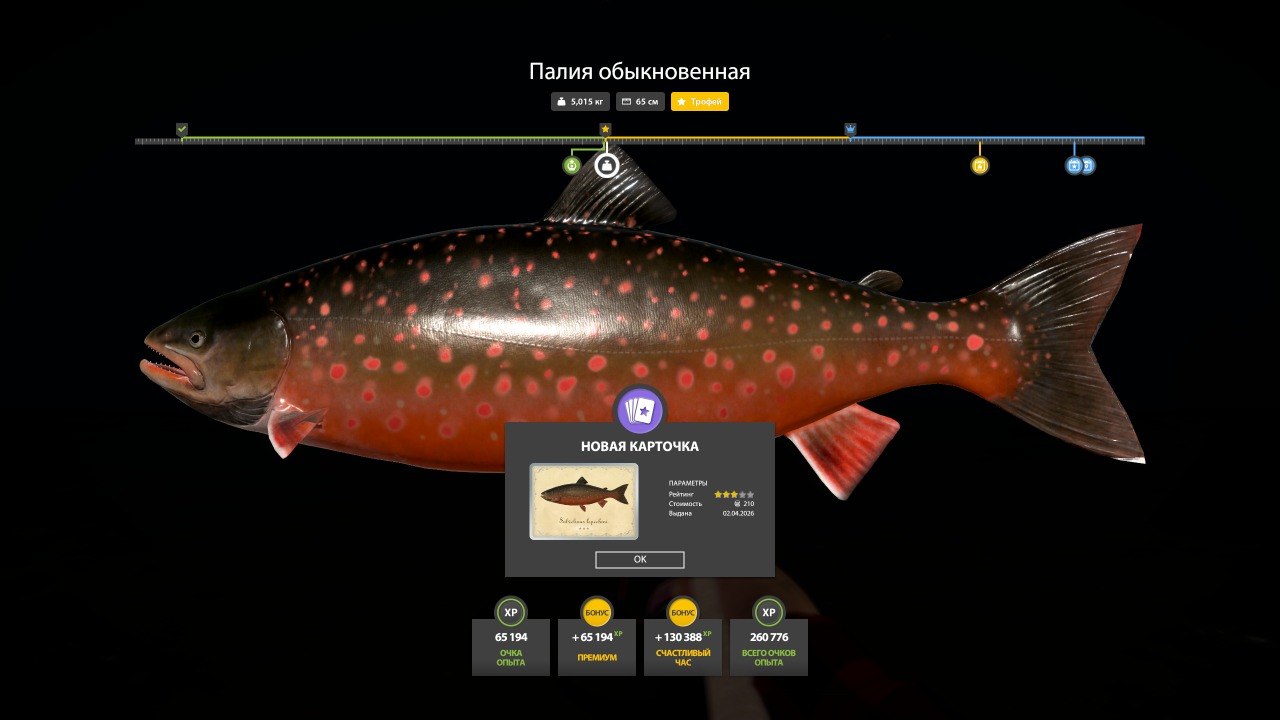Click the Палия обыкновенная title text
The image size is (1280, 720).
click(x=639, y=71)
